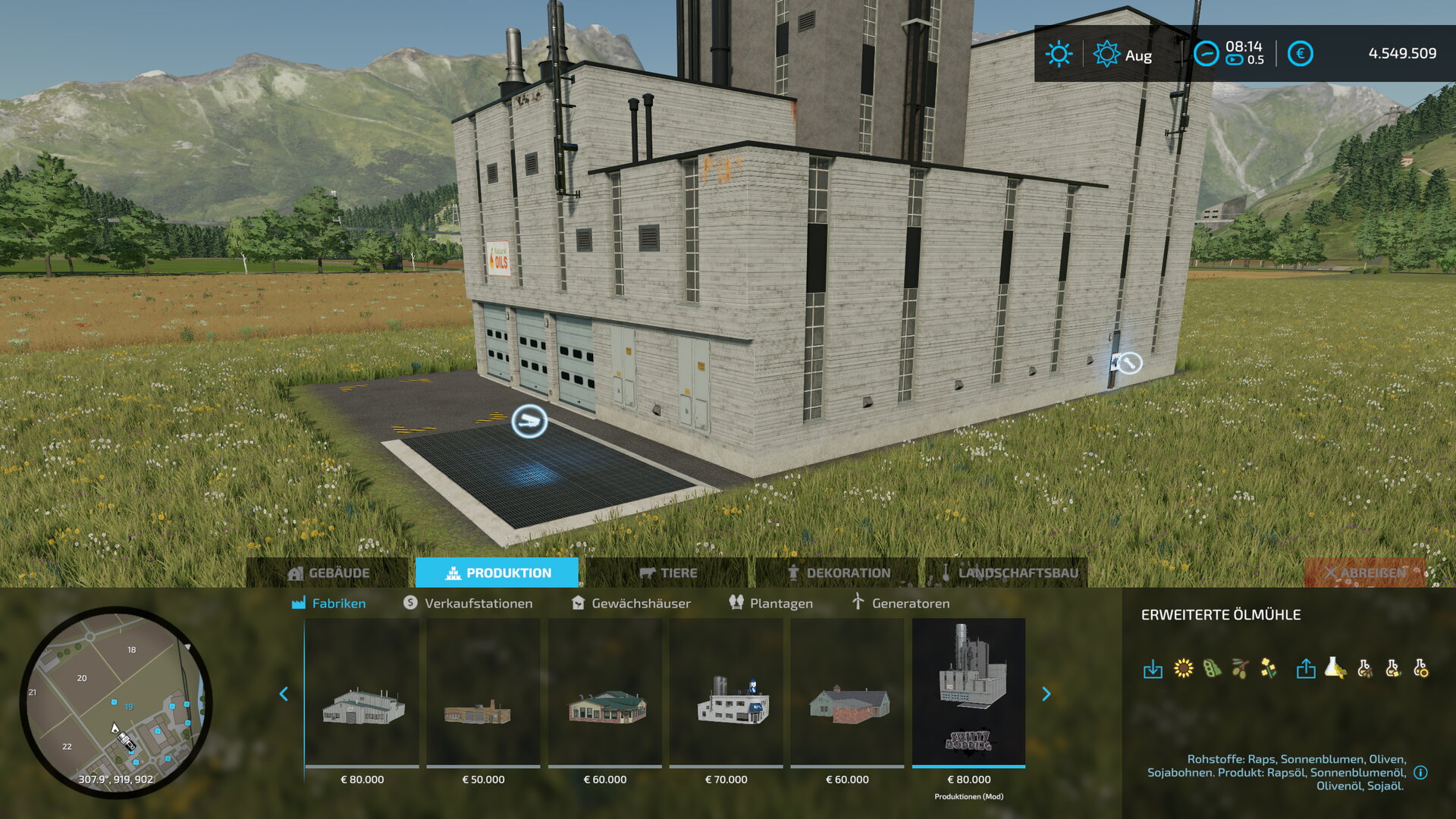The height and width of the screenshot is (819, 1456).
Task: Select the Gewächshäuser subcategory
Action: 631,604
